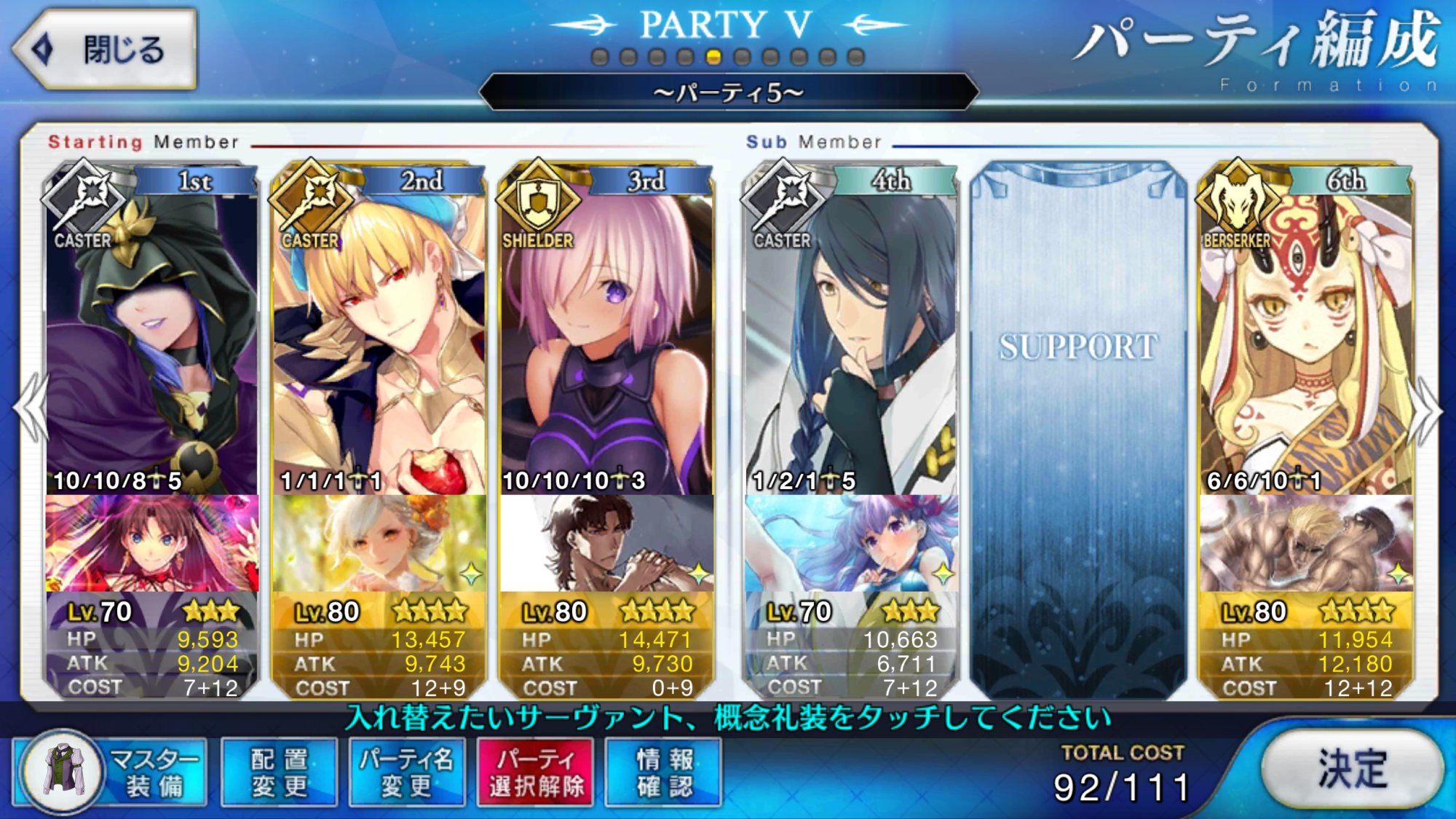Image resolution: width=1456 pixels, height=819 pixels.
Task: Change the white-haired girl craft essence
Action: pos(379,543)
